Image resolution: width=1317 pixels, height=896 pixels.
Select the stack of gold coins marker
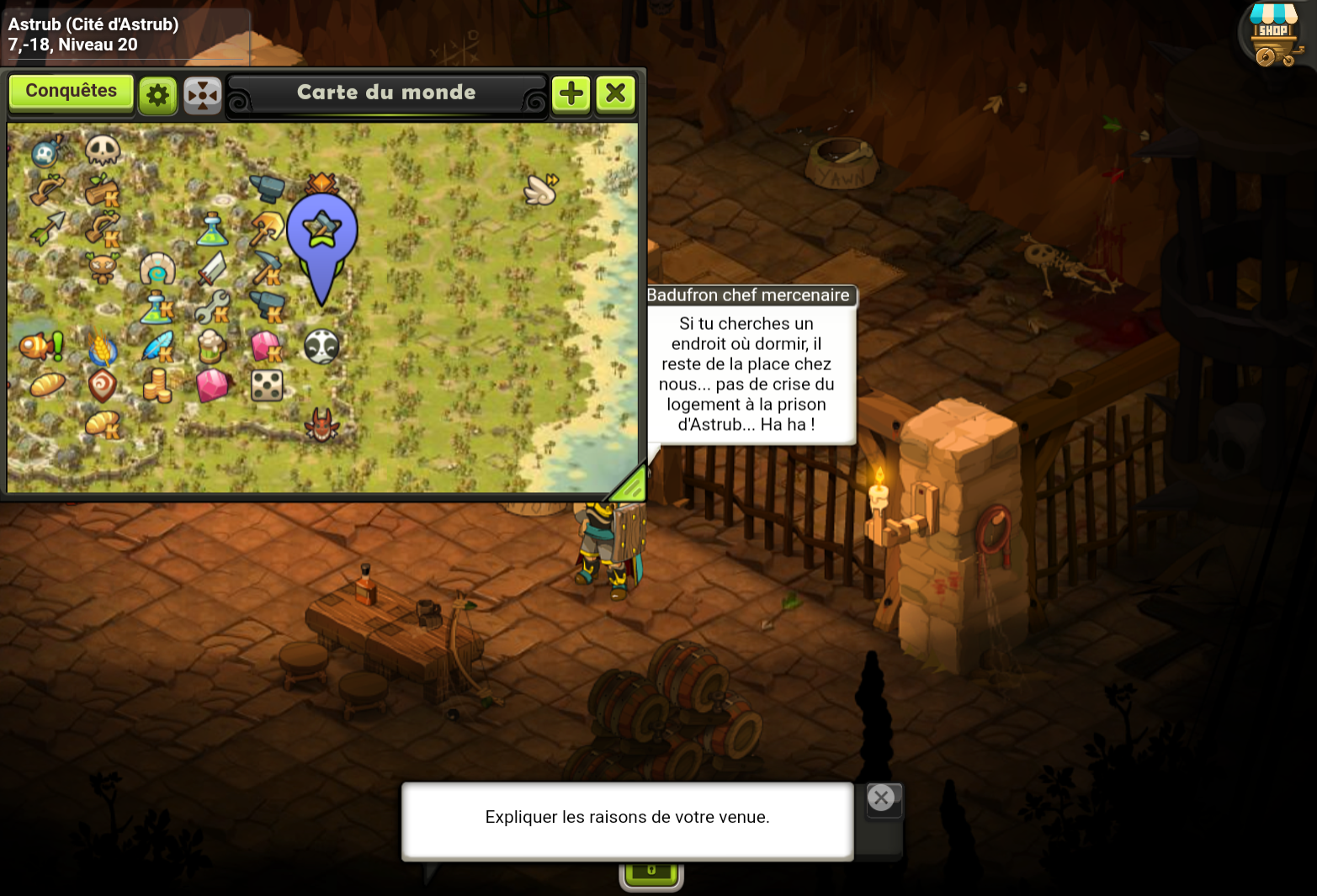(x=157, y=386)
